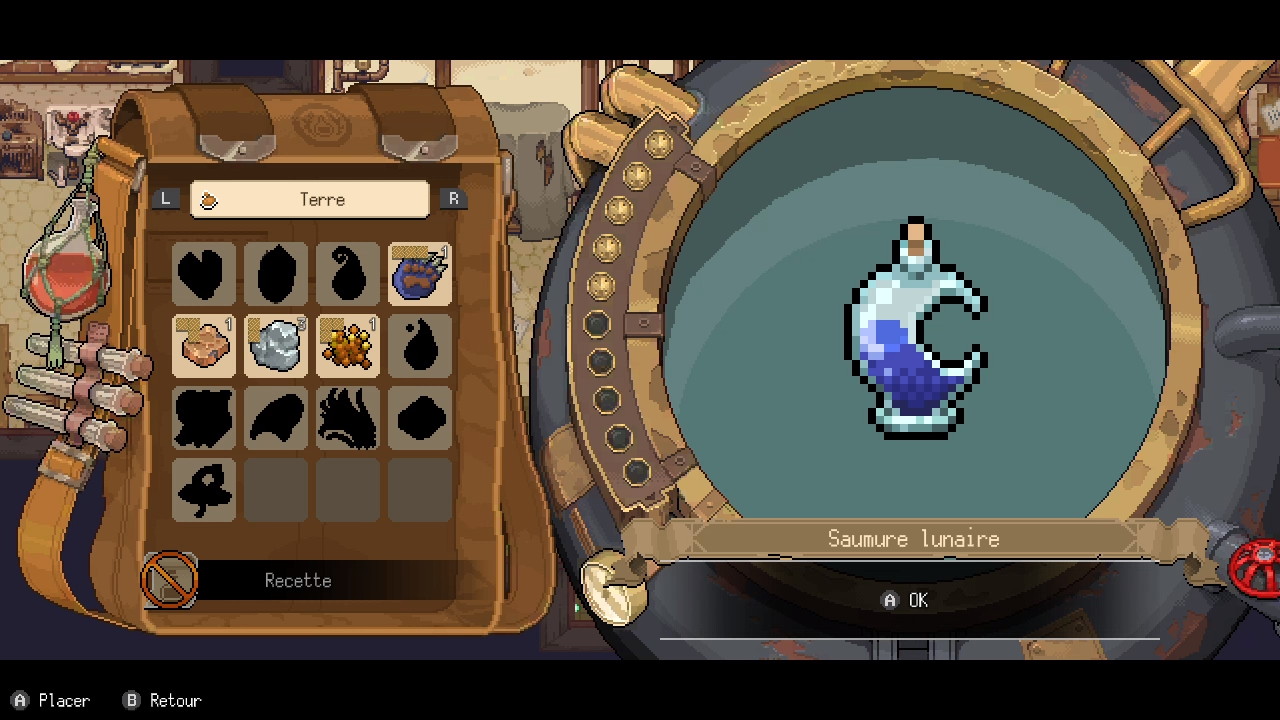The height and width of the screenshot is (720, 1280).
Task: Select the droplet silhouette ingredient slot
Action: tap(420, 346)
